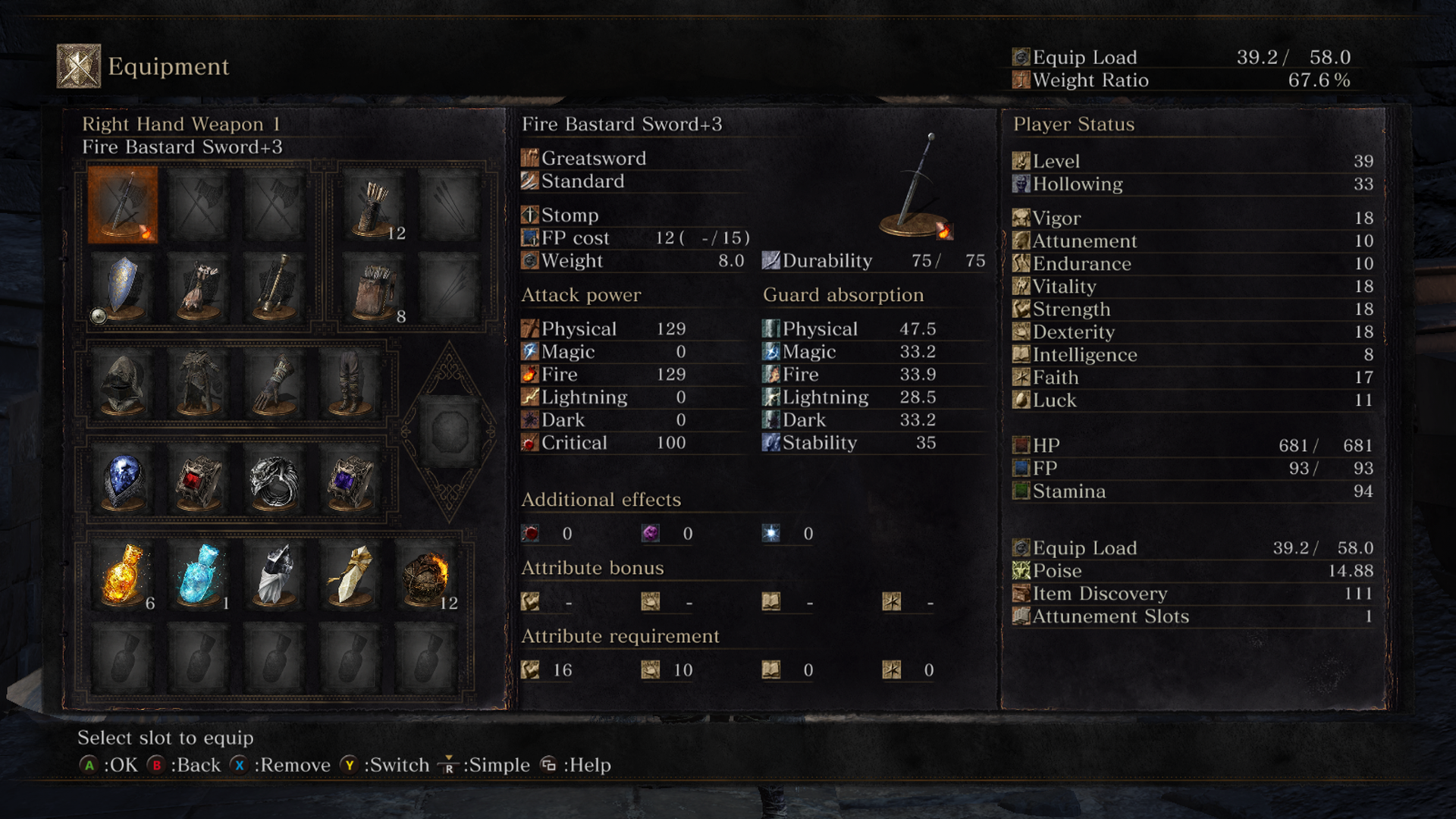Choose the red gemstone ring slot
This screenshot has height=819, width=1456.
[199, 482]
